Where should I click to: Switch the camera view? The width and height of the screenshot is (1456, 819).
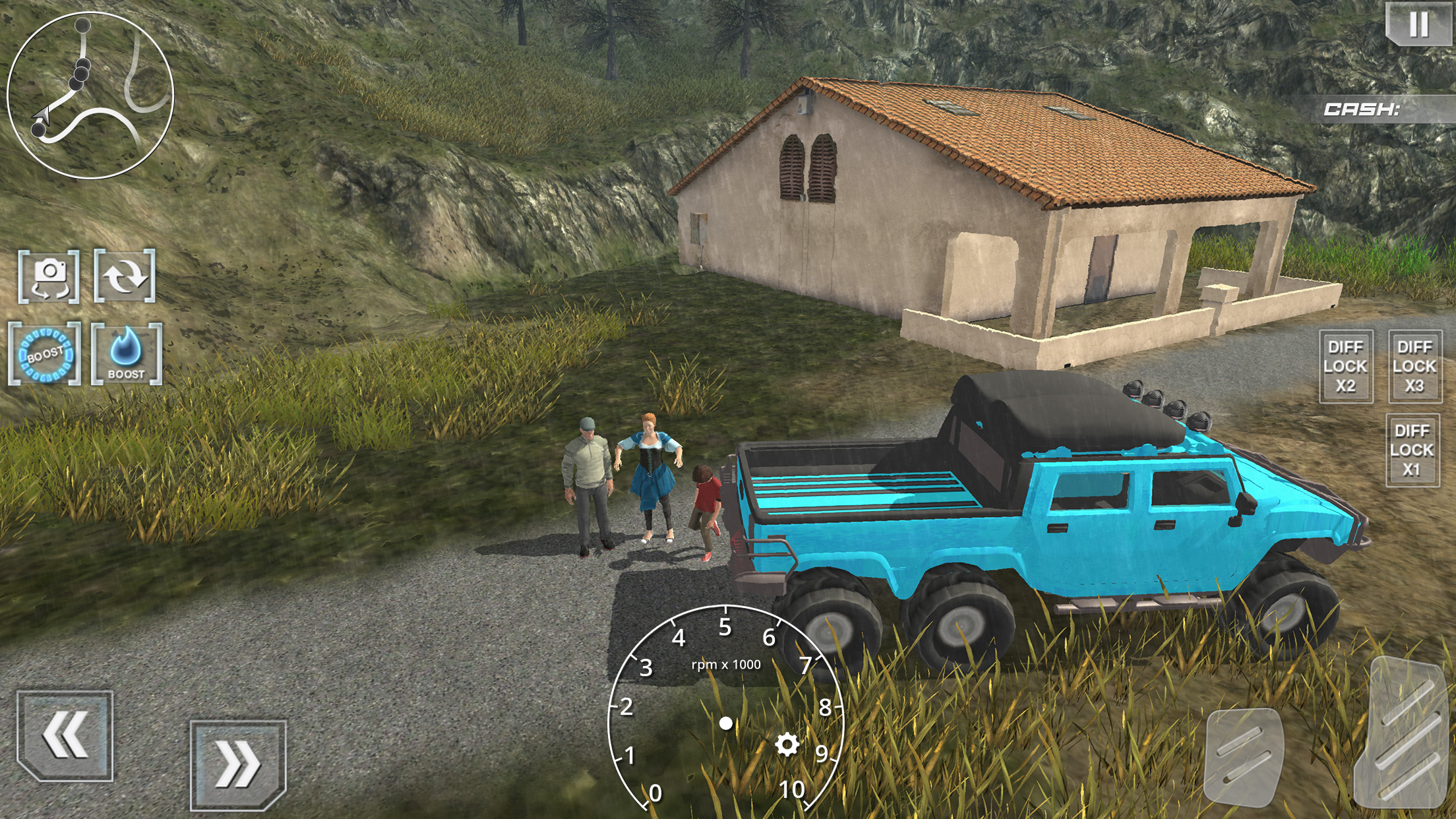coord(49,276)
